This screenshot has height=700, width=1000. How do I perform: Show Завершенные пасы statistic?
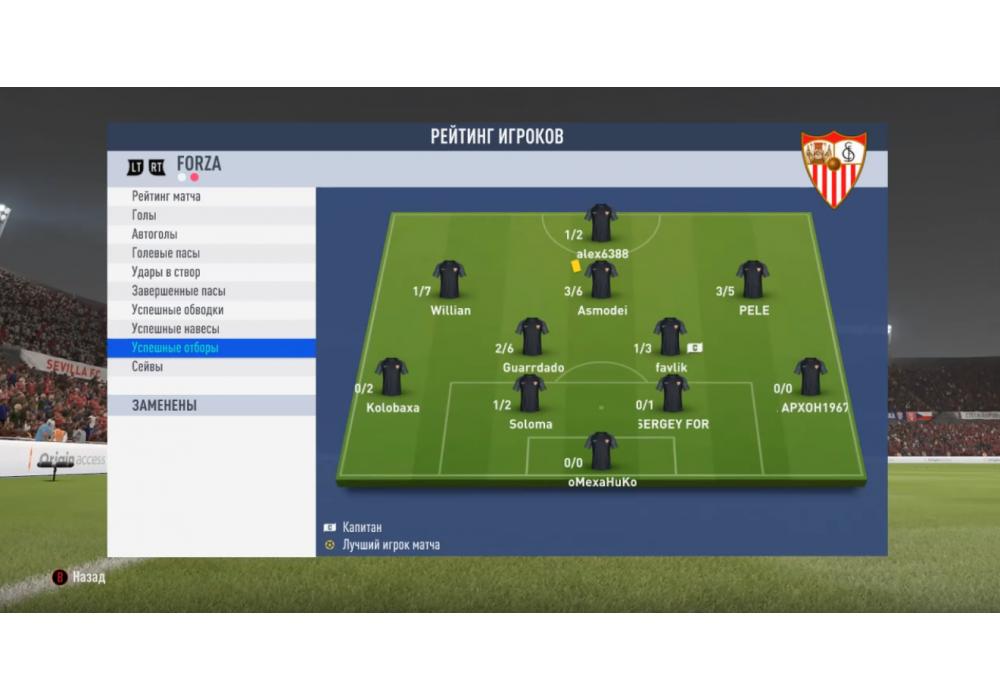(x=178, y=291)
